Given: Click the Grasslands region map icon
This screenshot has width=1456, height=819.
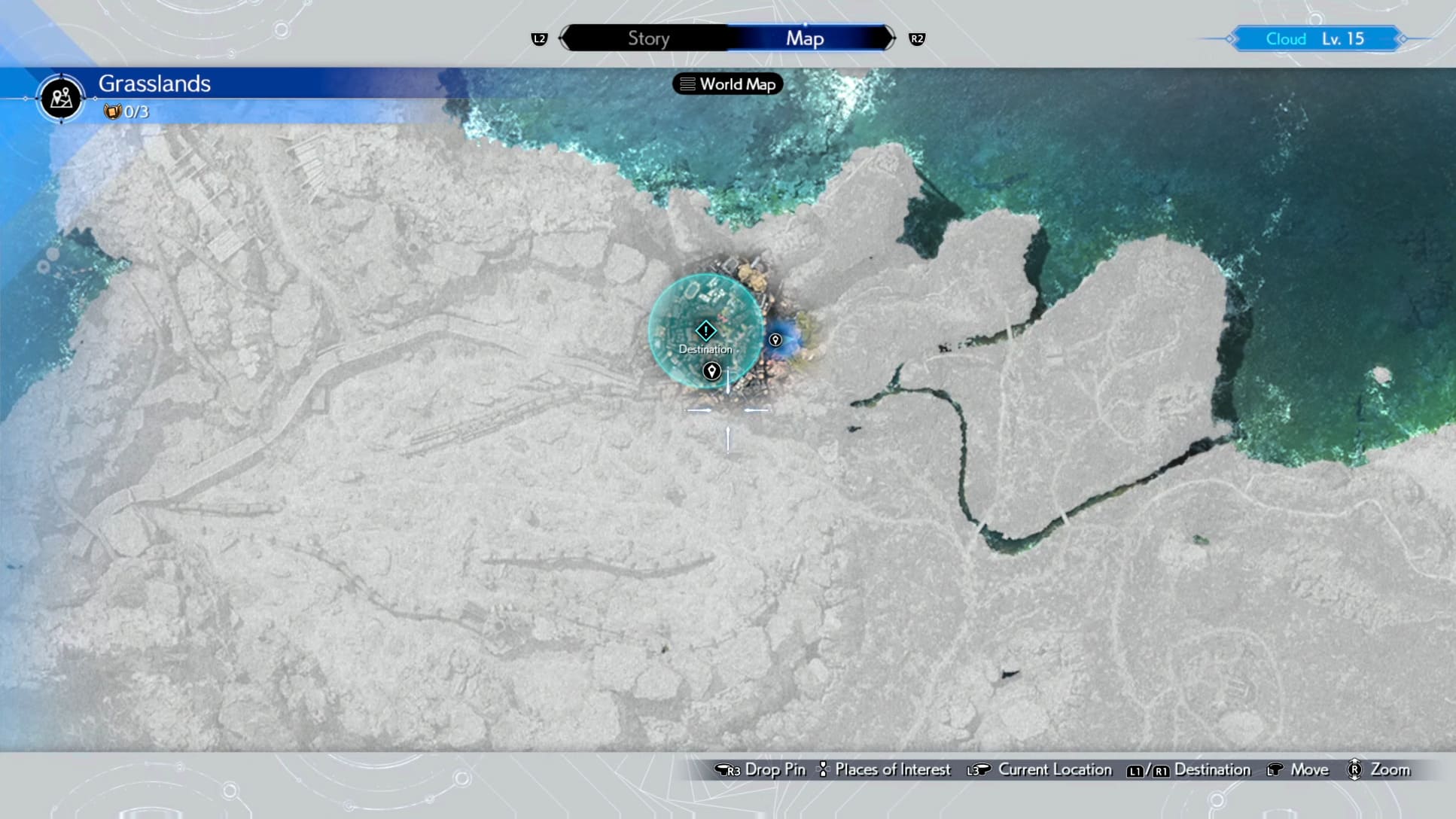Looking at the screenshot, I should coord(61,98).
